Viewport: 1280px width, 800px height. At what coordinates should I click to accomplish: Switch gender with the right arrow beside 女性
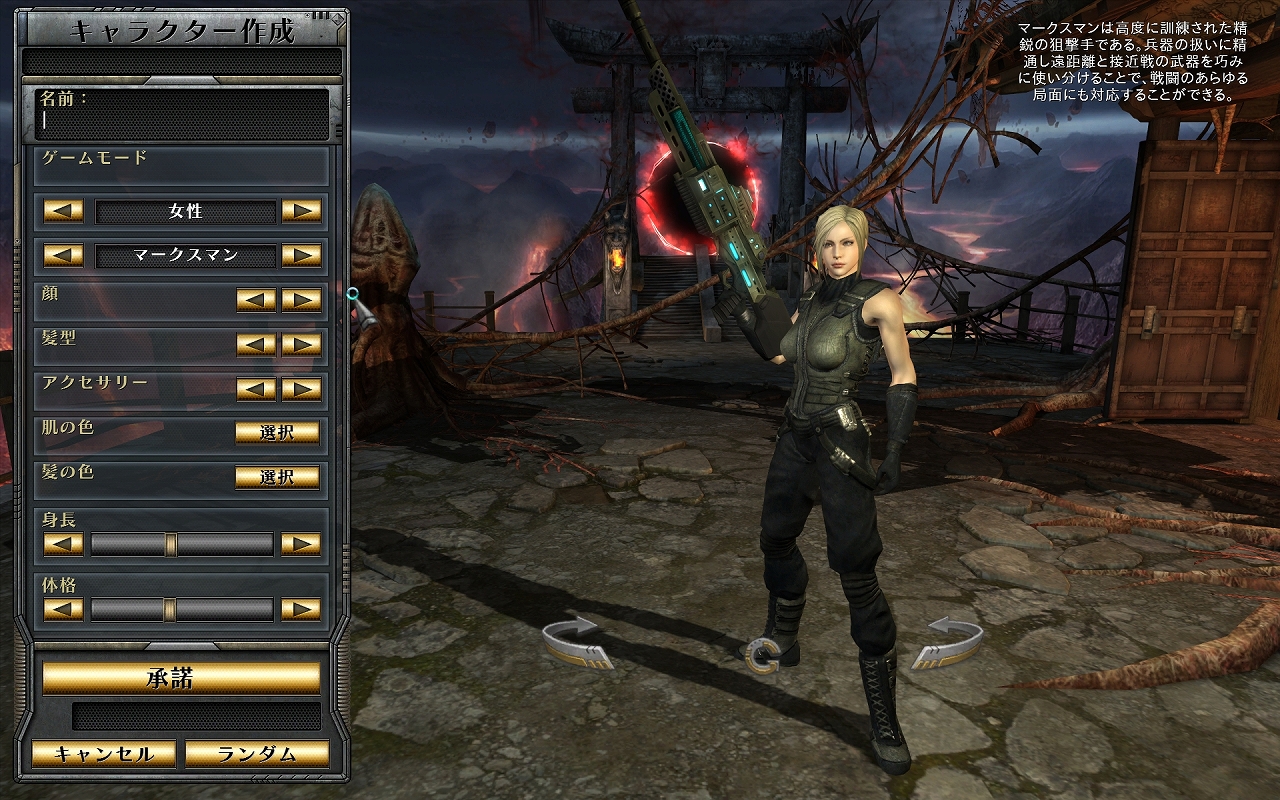301,211
